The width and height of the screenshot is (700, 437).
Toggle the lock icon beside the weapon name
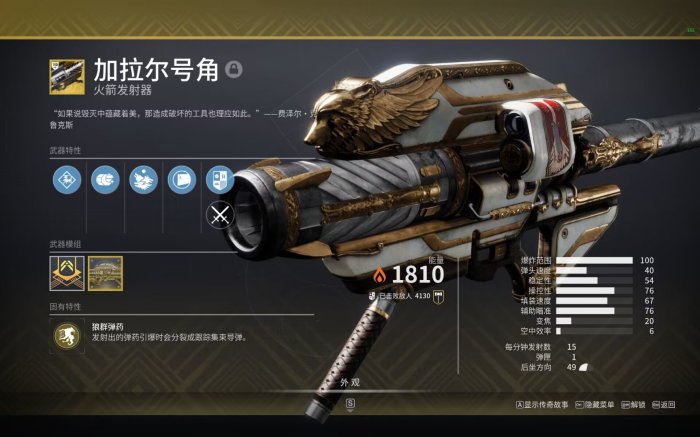pos(233,69)
